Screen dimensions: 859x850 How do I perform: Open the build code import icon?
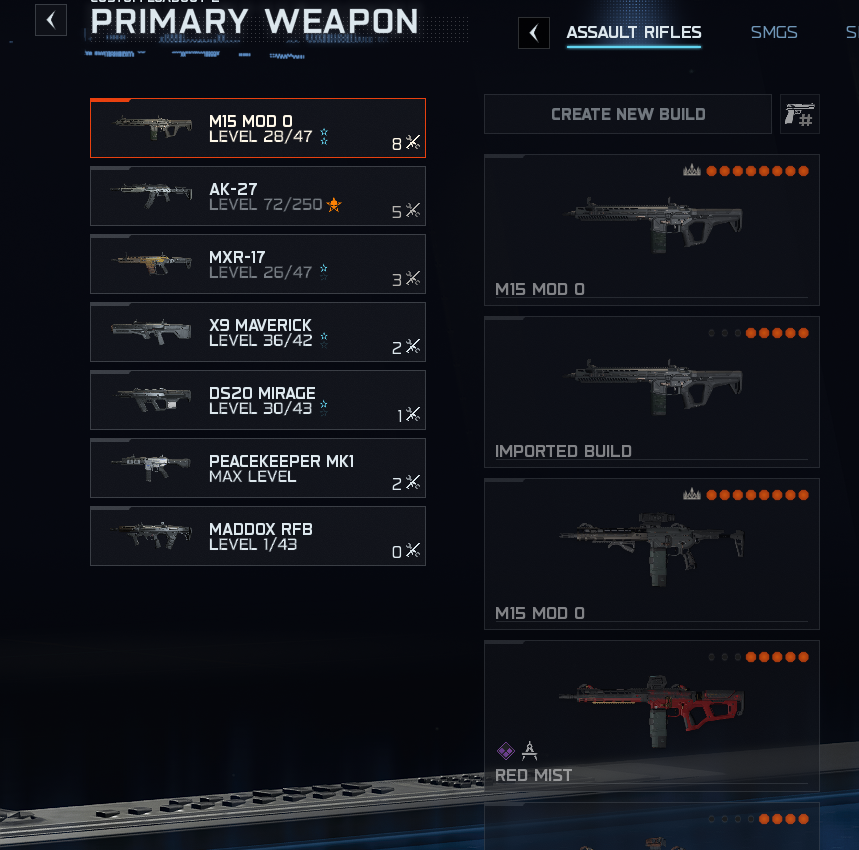pyautogui.click(x=800, y=114)
